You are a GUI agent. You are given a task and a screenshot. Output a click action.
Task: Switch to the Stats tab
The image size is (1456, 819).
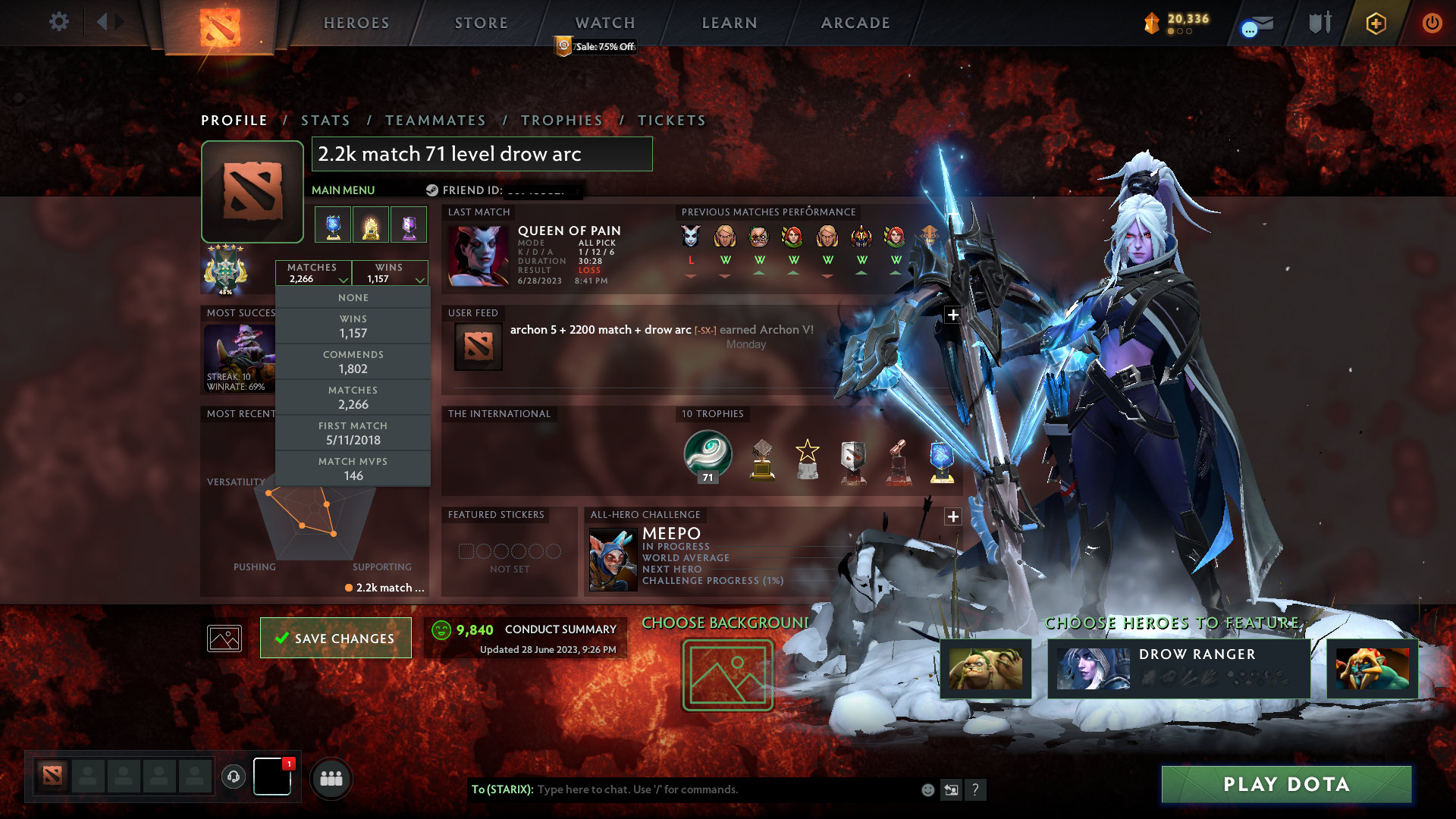(325, 120)
